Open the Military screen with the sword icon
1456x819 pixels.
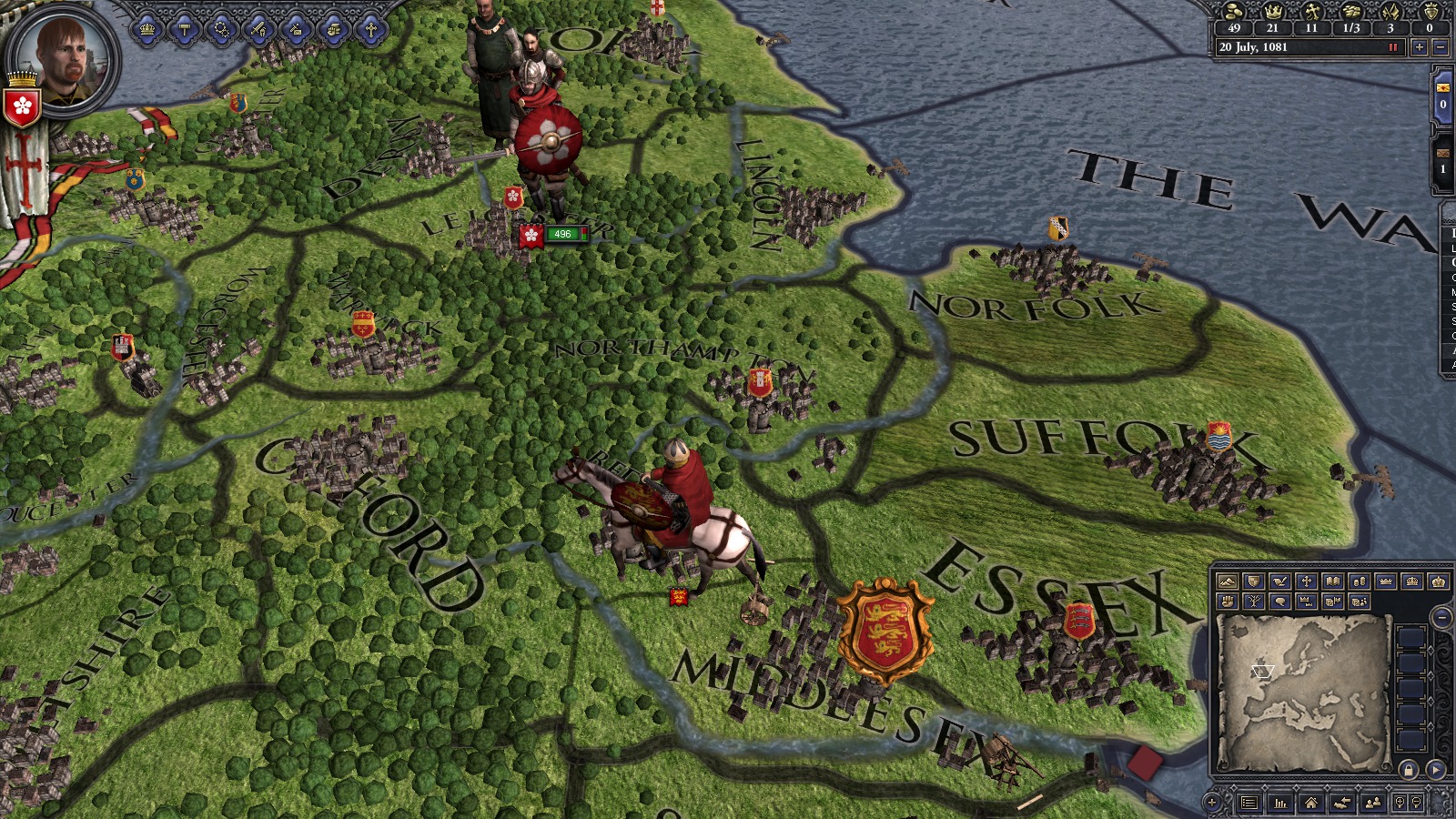pos(258,29)
